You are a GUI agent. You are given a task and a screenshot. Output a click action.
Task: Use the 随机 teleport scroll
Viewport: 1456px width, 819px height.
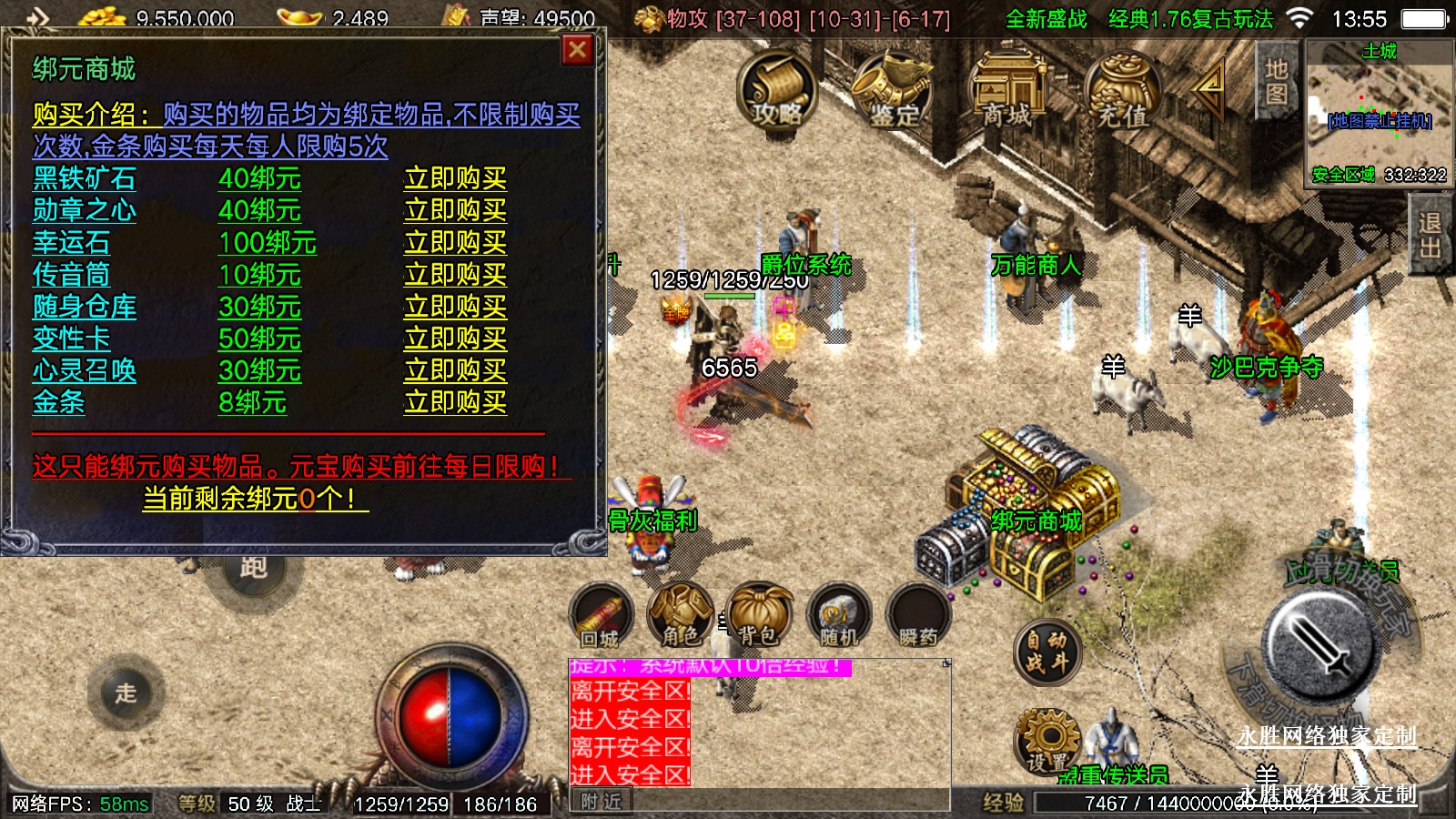[838, 616]
